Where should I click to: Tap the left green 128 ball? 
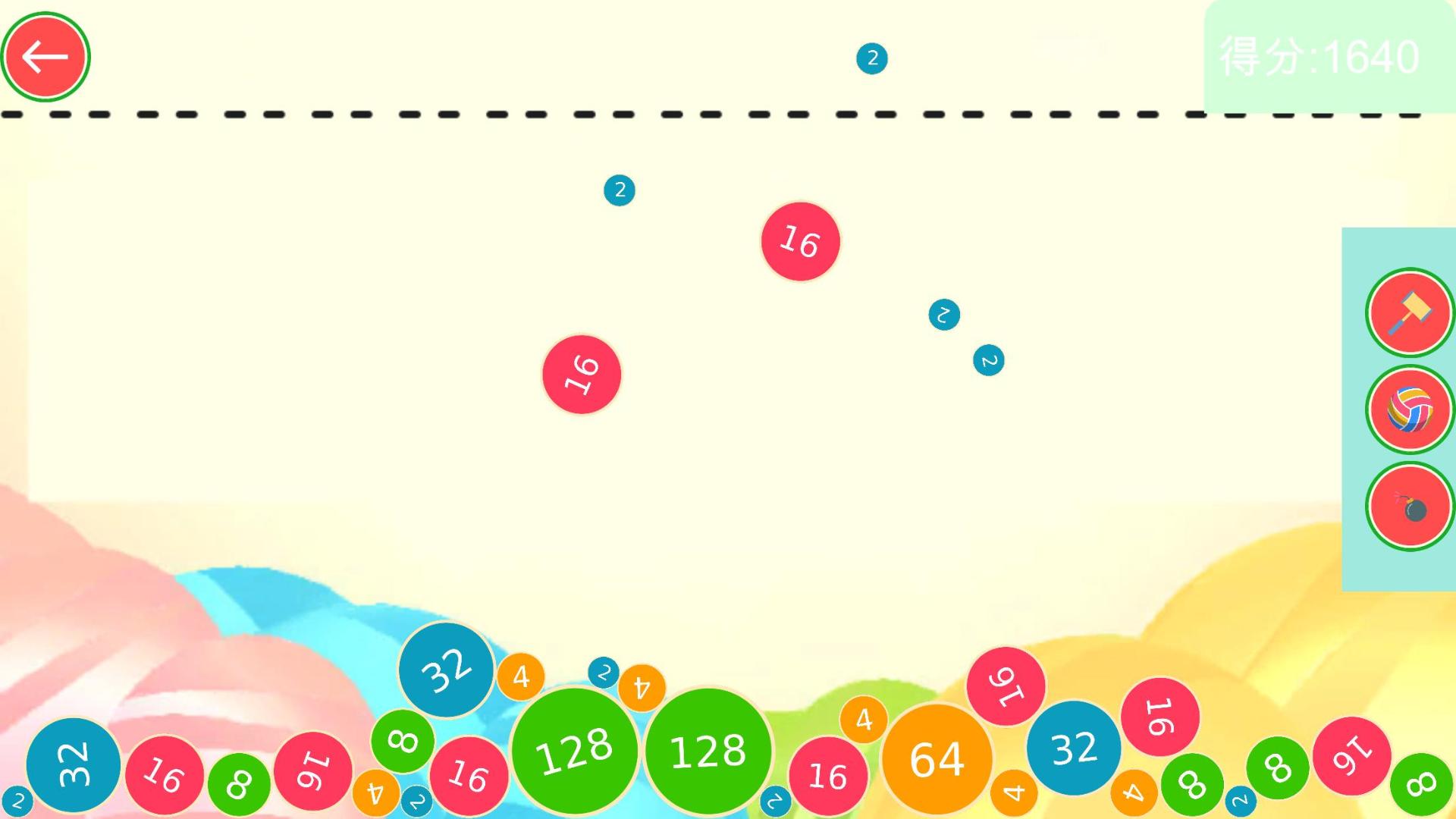pyautogui.click(x=575, y=751)
